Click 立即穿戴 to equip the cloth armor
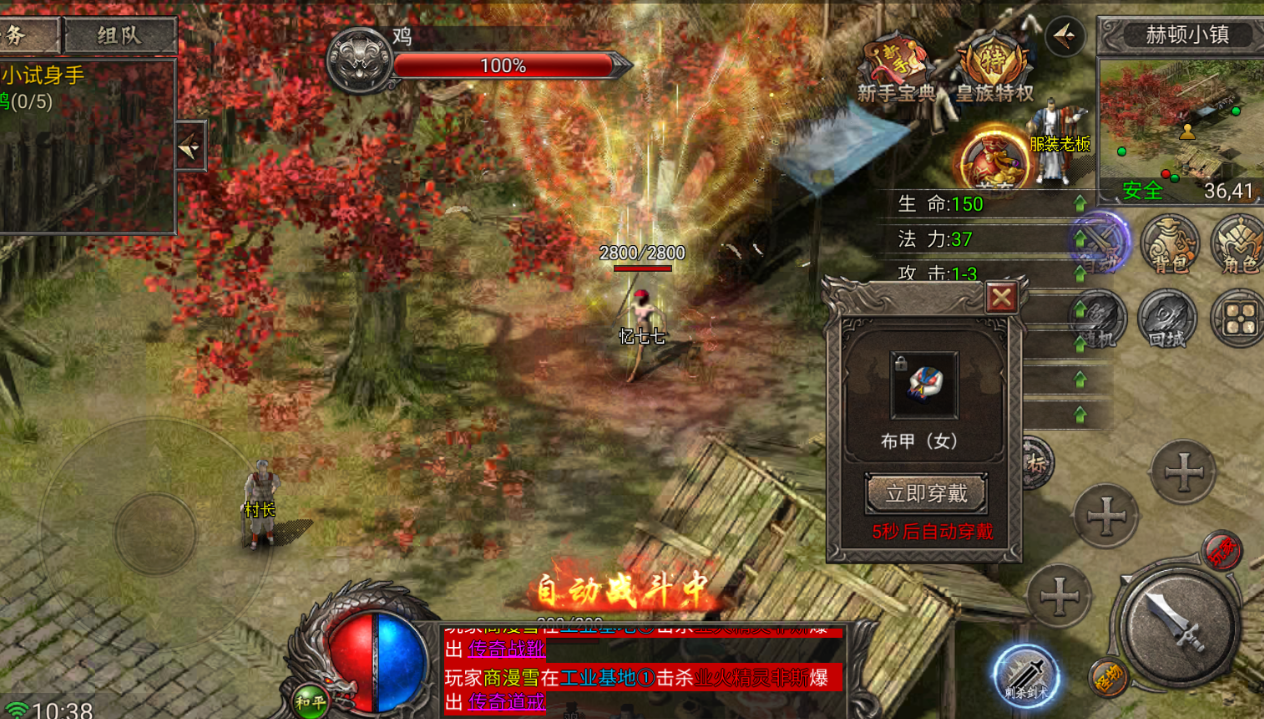This screenshot has height=719, width=1264. tap(926, 494)
